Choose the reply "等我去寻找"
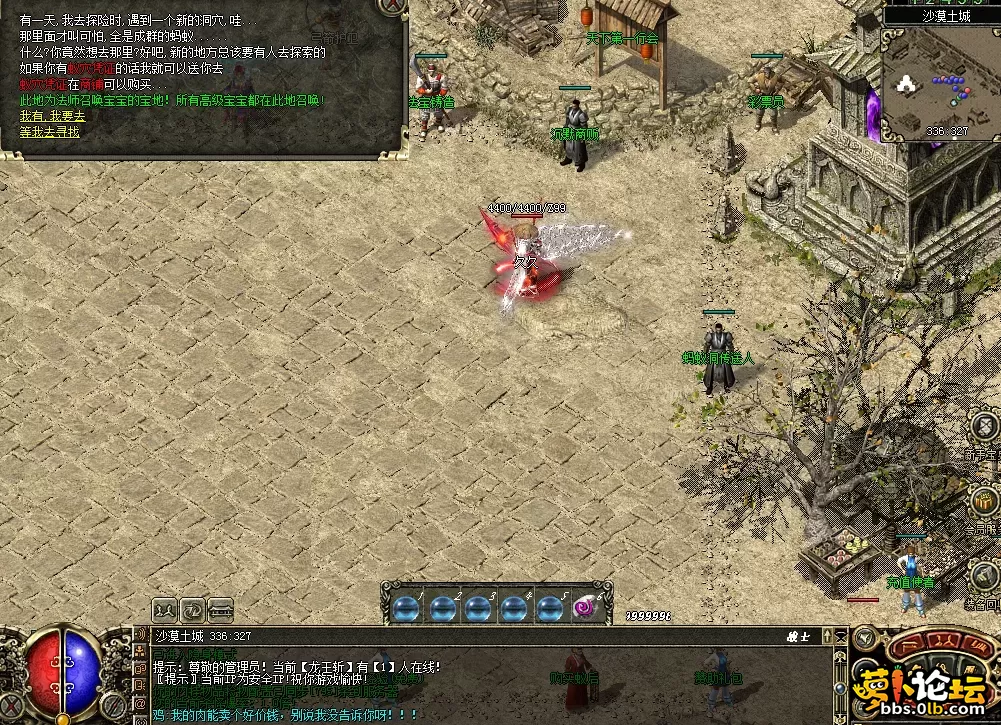 pos(49,131)
